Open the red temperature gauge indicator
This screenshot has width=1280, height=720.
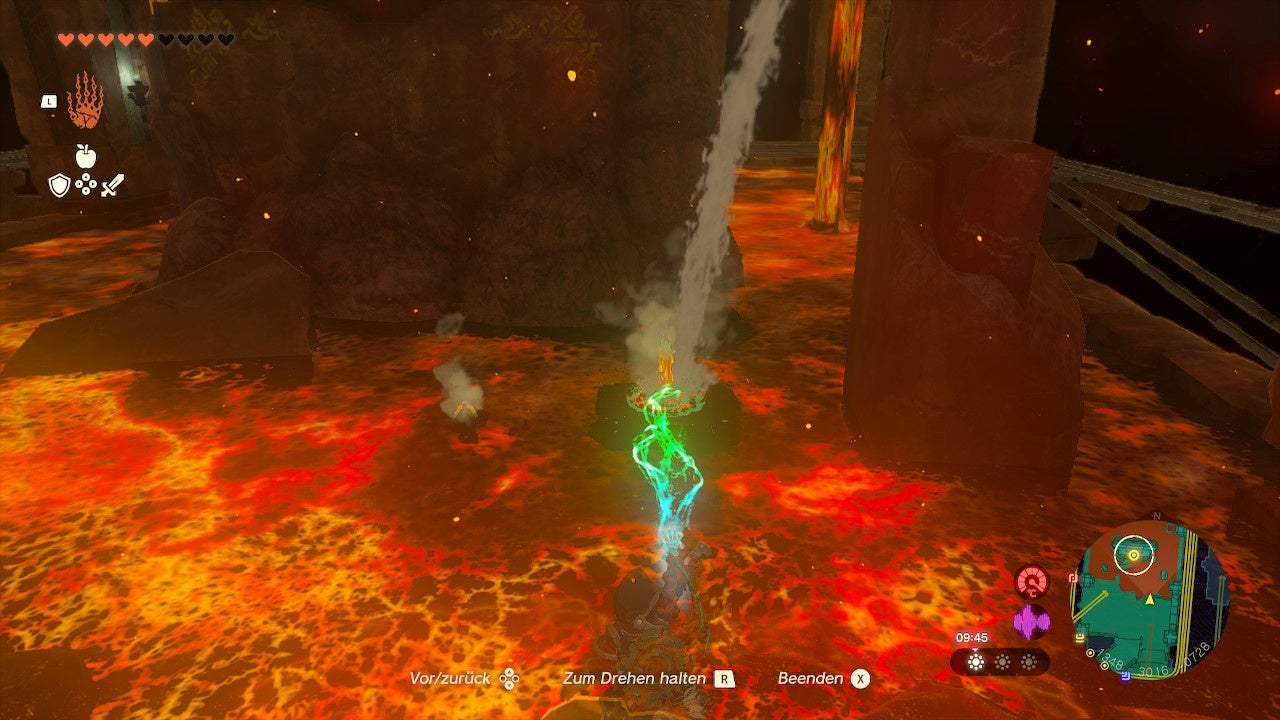(x=1031, y=581)
